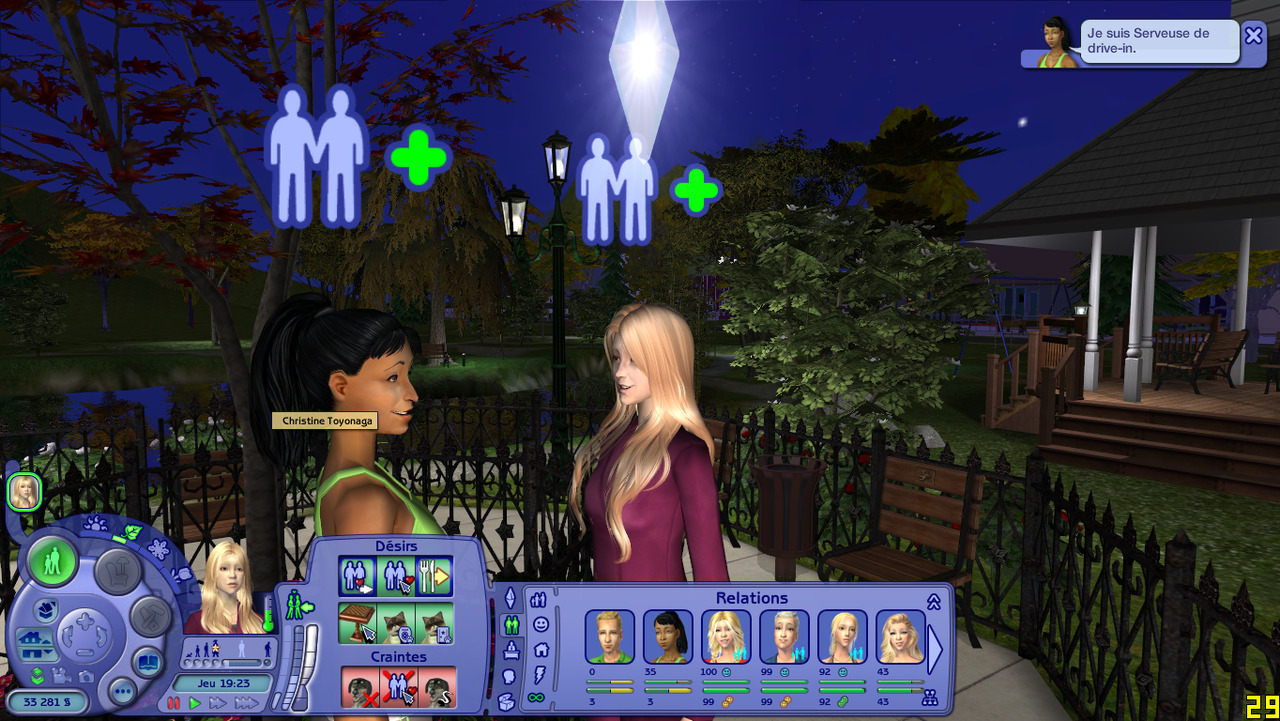Image resolution: width=1280 pixels, height=721 pixels.
Task: Select the blonde Sim portrait in the household list
Action: [23, 492]
